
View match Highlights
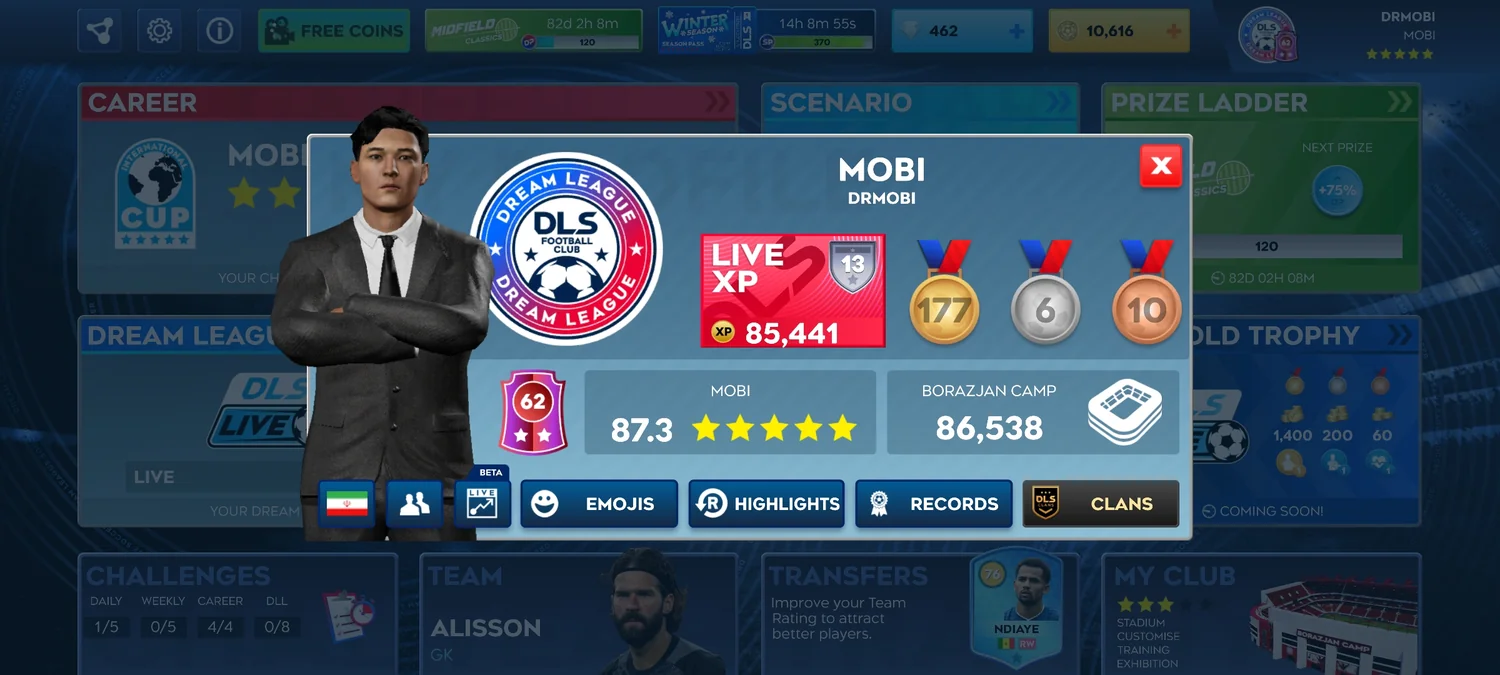[x=766, y=504]
